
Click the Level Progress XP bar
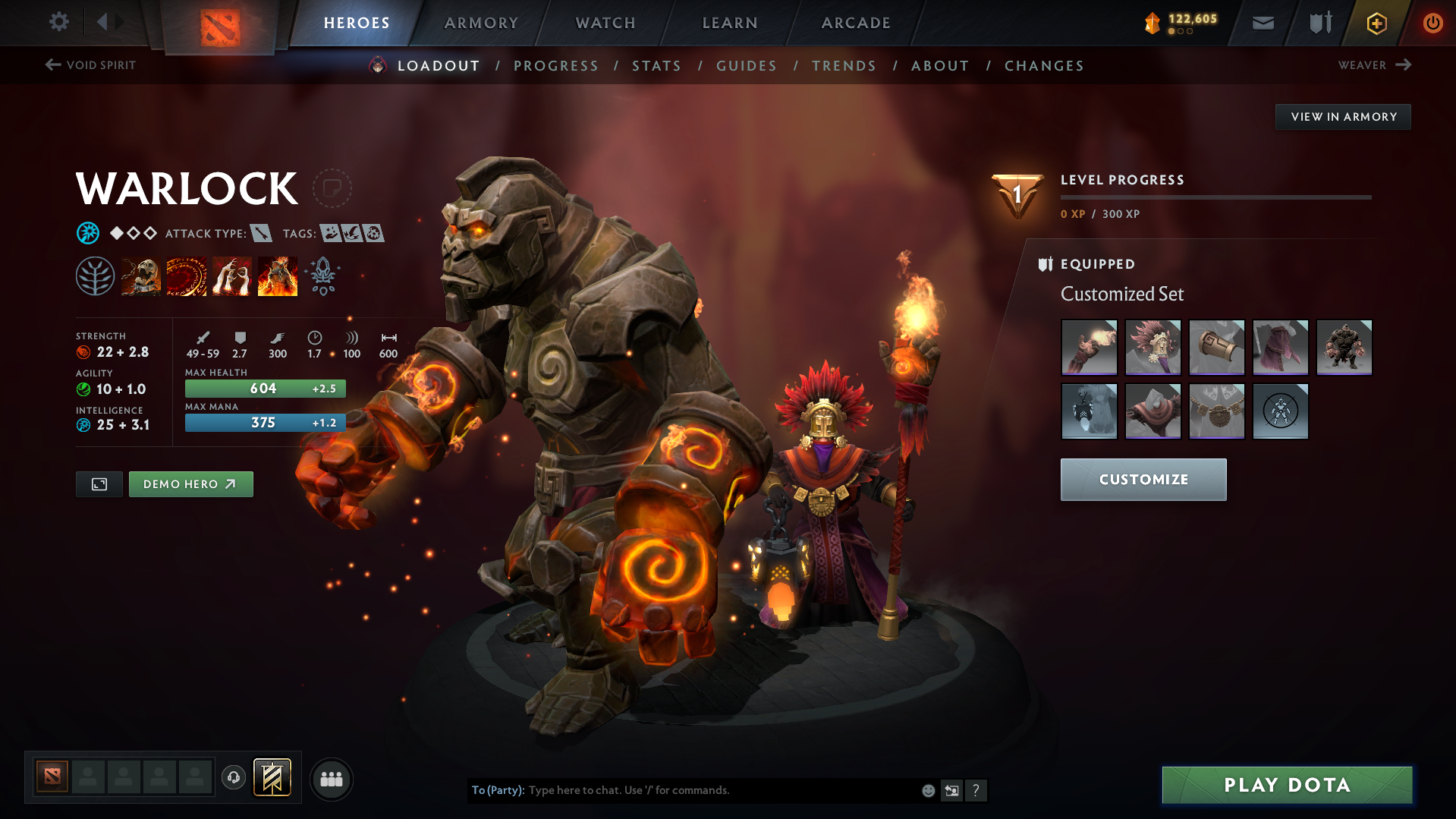point(1214,197)
